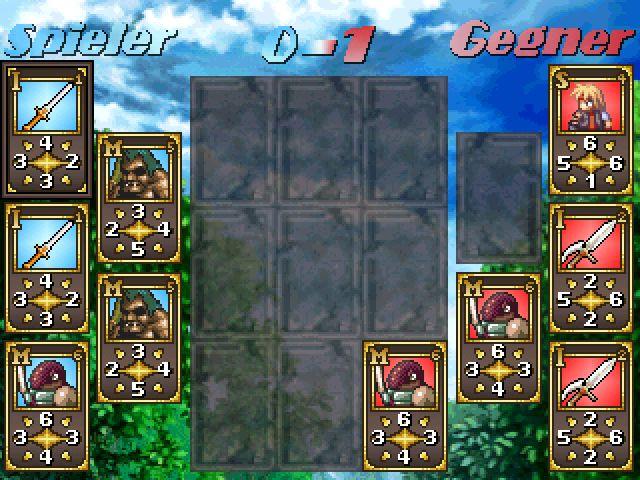
Task: Choose the turbaned warrior card in the opponent's hand
Action: (x=499, y=335)
